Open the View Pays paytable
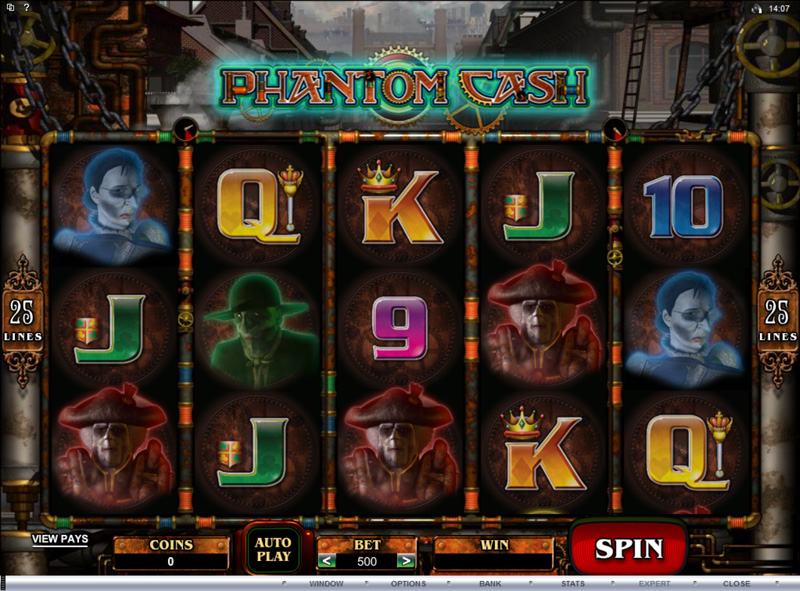The image size is (800, 591). click(60, 539)
